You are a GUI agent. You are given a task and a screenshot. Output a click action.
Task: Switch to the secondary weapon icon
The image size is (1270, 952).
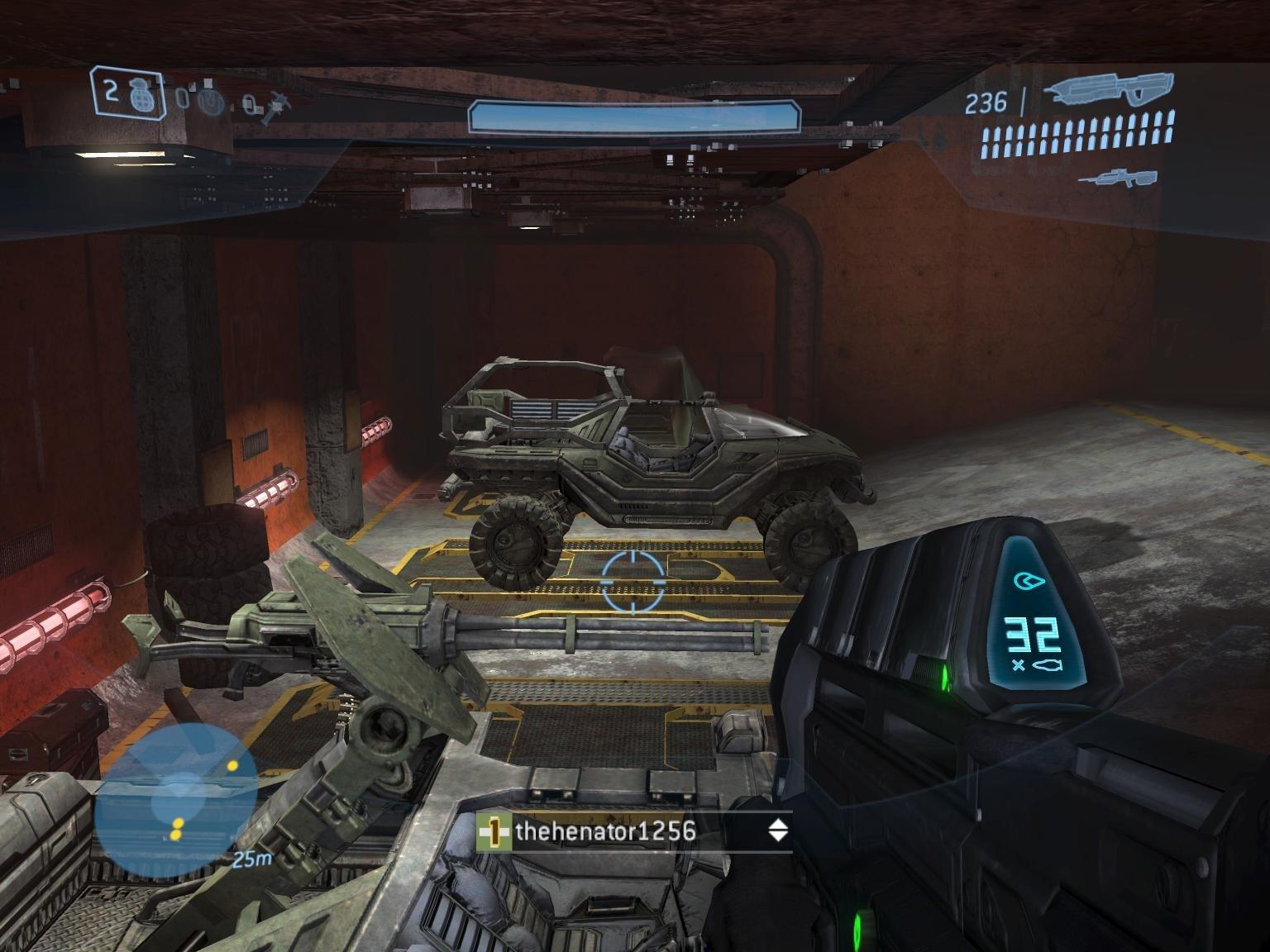pyautogui.click(x=1116, y=177)
